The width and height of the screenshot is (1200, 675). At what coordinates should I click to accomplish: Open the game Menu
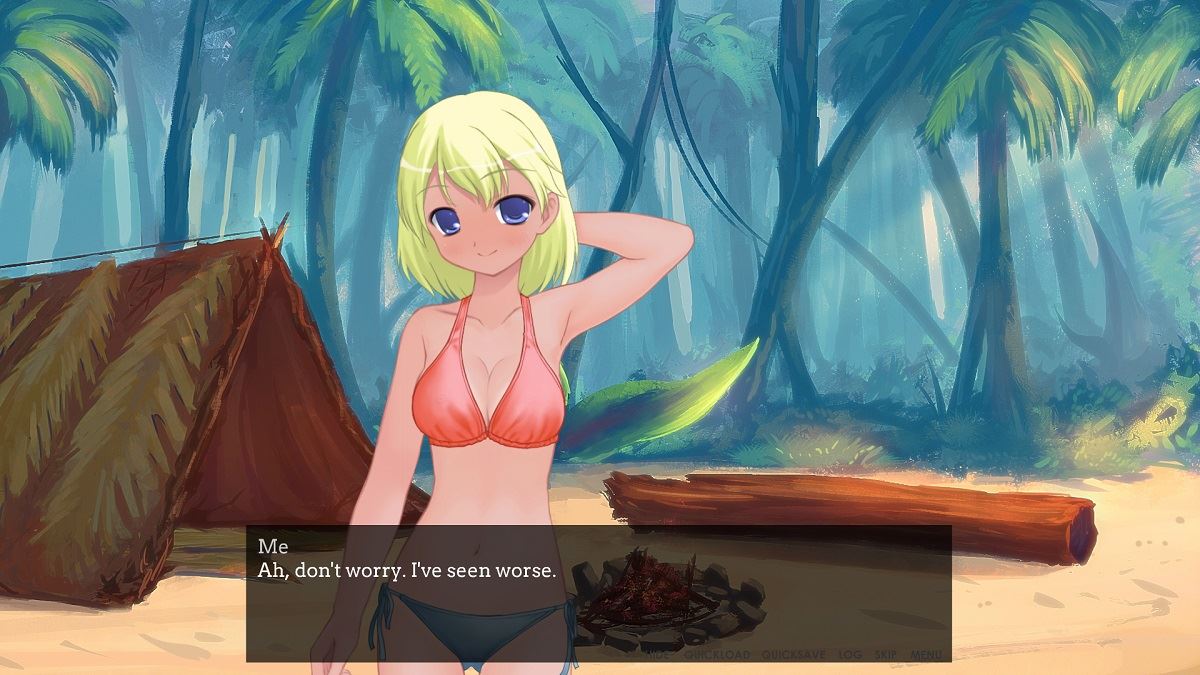[926, 655]
